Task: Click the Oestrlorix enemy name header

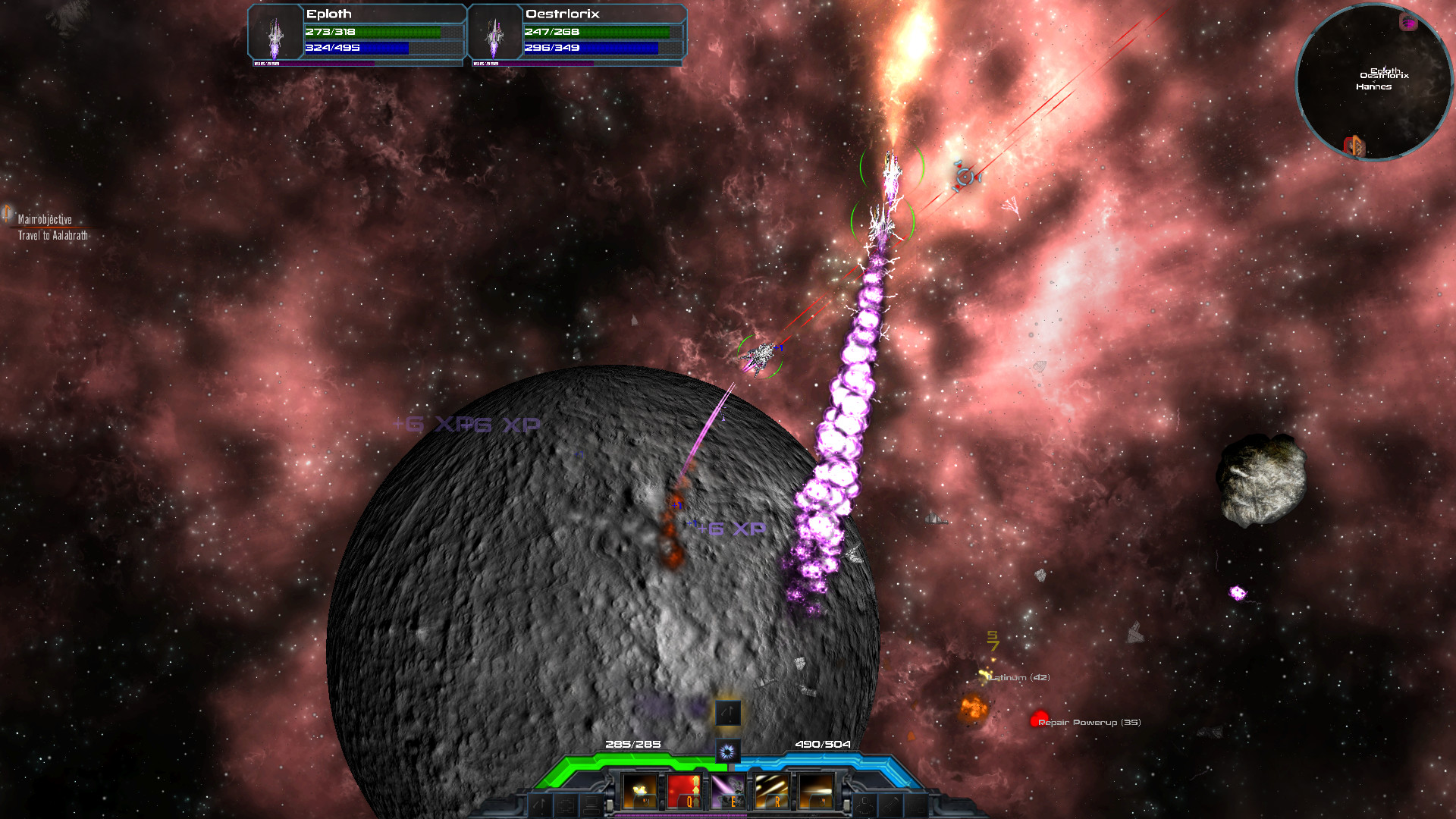Action: click(562, 14)
